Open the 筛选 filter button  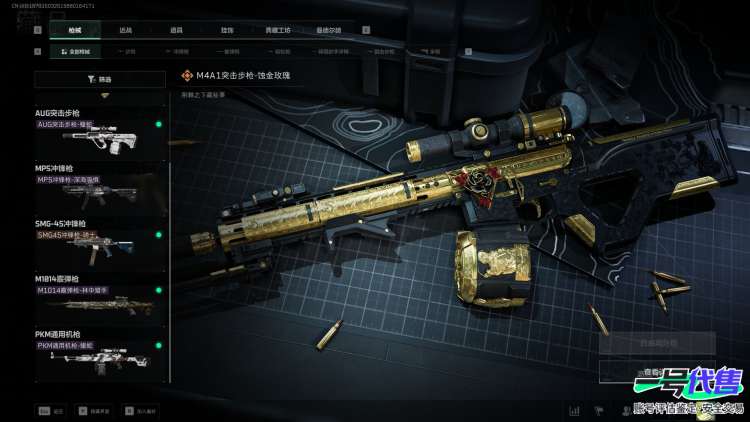pyautogui.click(x=100, y=78)
